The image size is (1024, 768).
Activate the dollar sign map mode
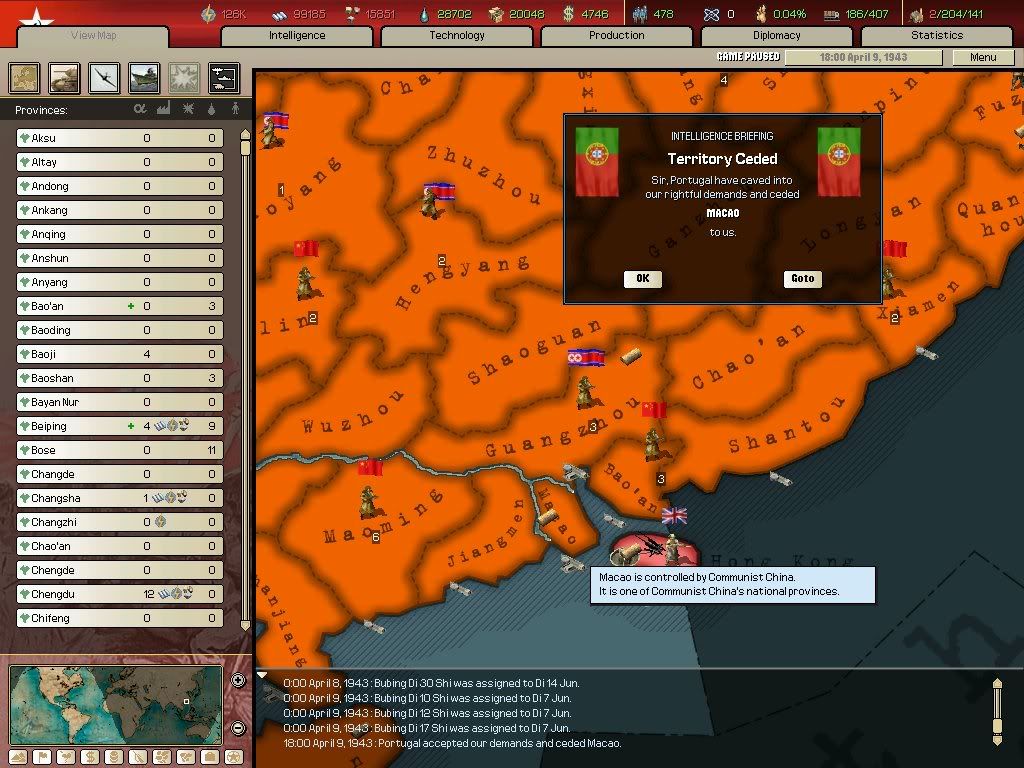click(x=88, y=757)
